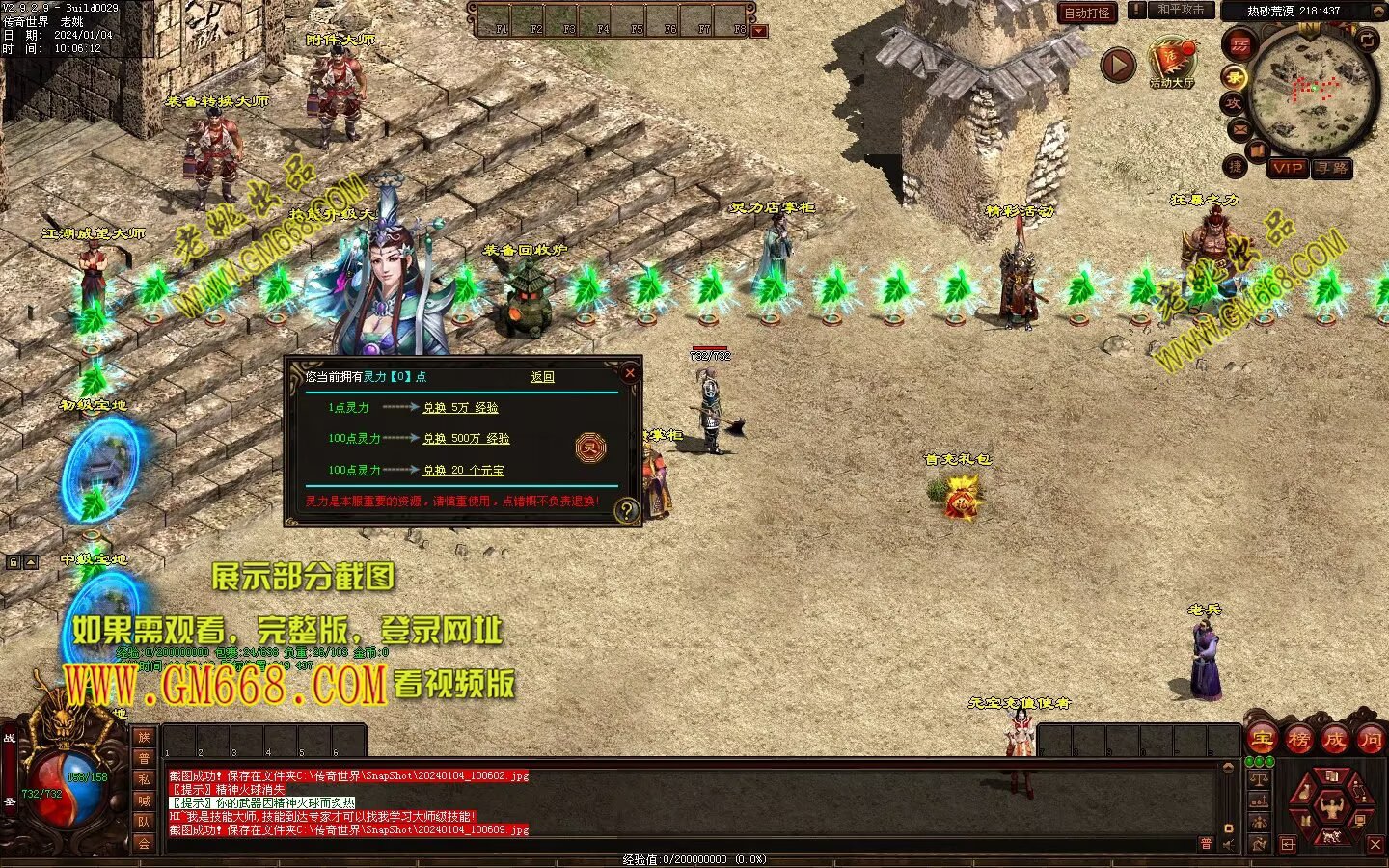
Task: Switch to the 队 team chat channel
Action: [144, 822]
